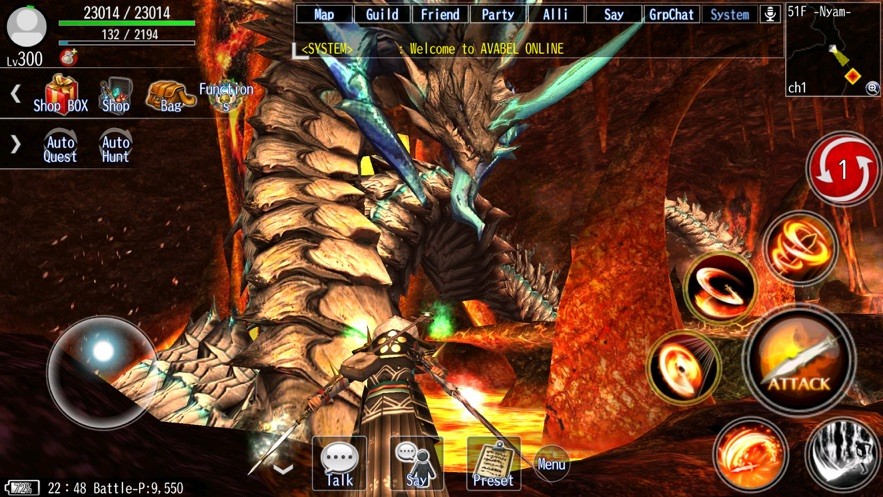The image size is (883, 497).
Task: Open the Preset clipboard
Action: pyautogui.click(x=493, y=463)
